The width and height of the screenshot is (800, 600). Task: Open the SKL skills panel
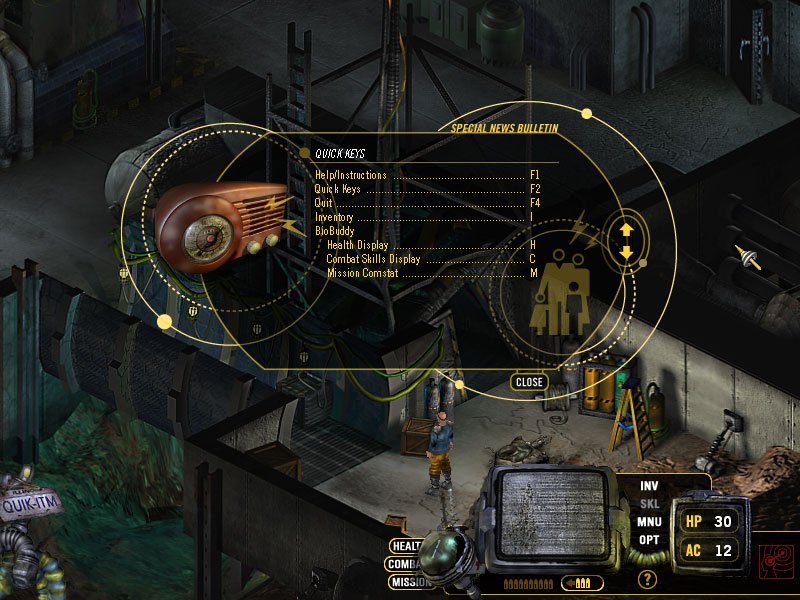(650, 503)
